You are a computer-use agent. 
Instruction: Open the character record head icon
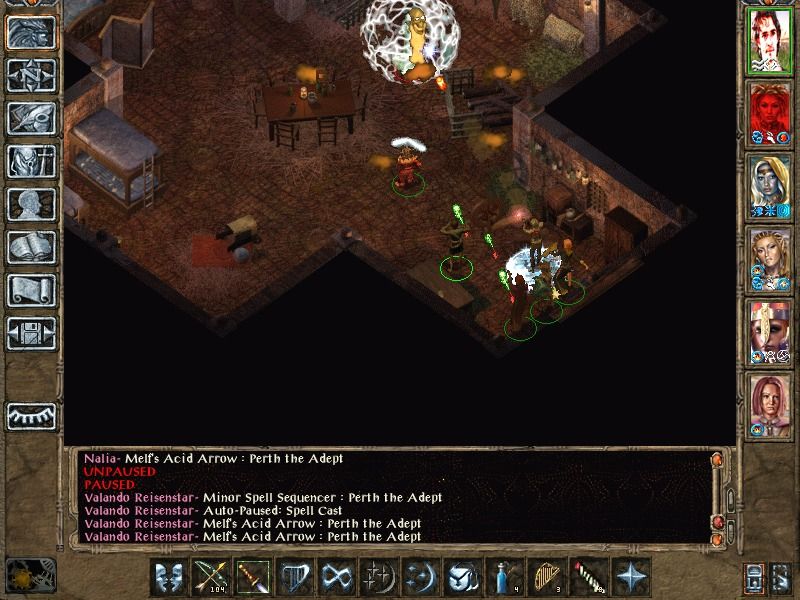point(31,204)
